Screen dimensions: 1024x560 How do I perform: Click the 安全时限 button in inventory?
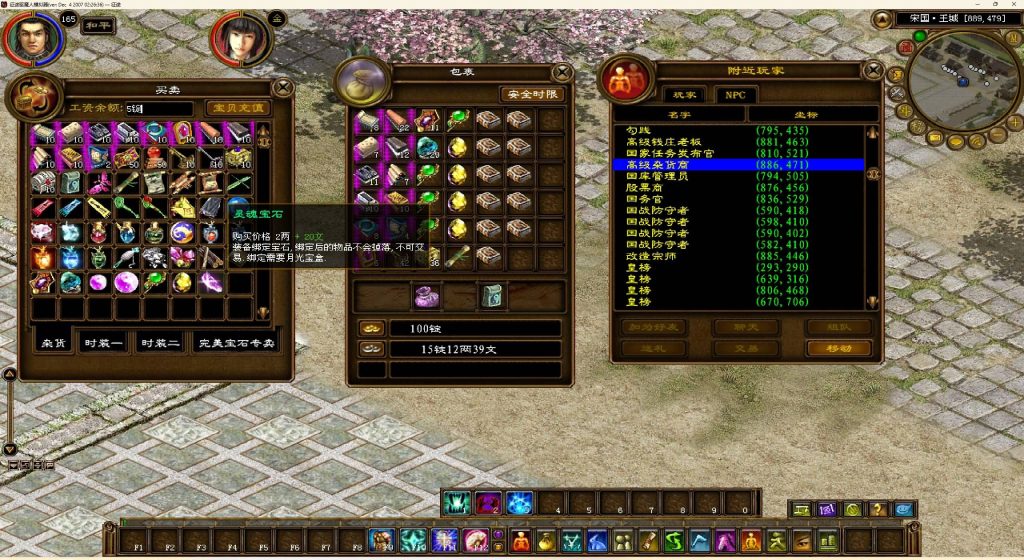pyautogui.click(x=533, y=94)
